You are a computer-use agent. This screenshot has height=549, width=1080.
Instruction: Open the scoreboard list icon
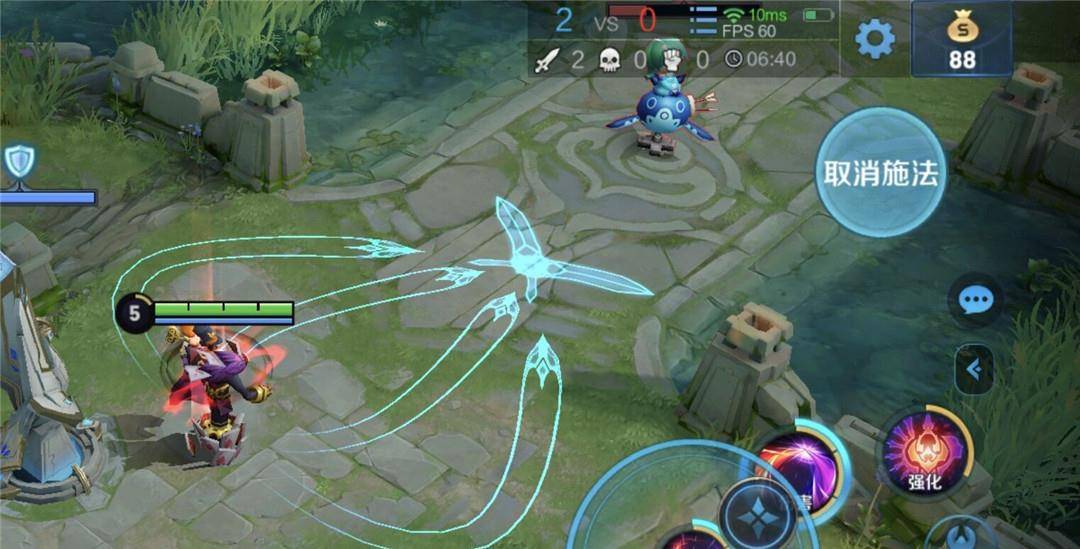(704, 18)
